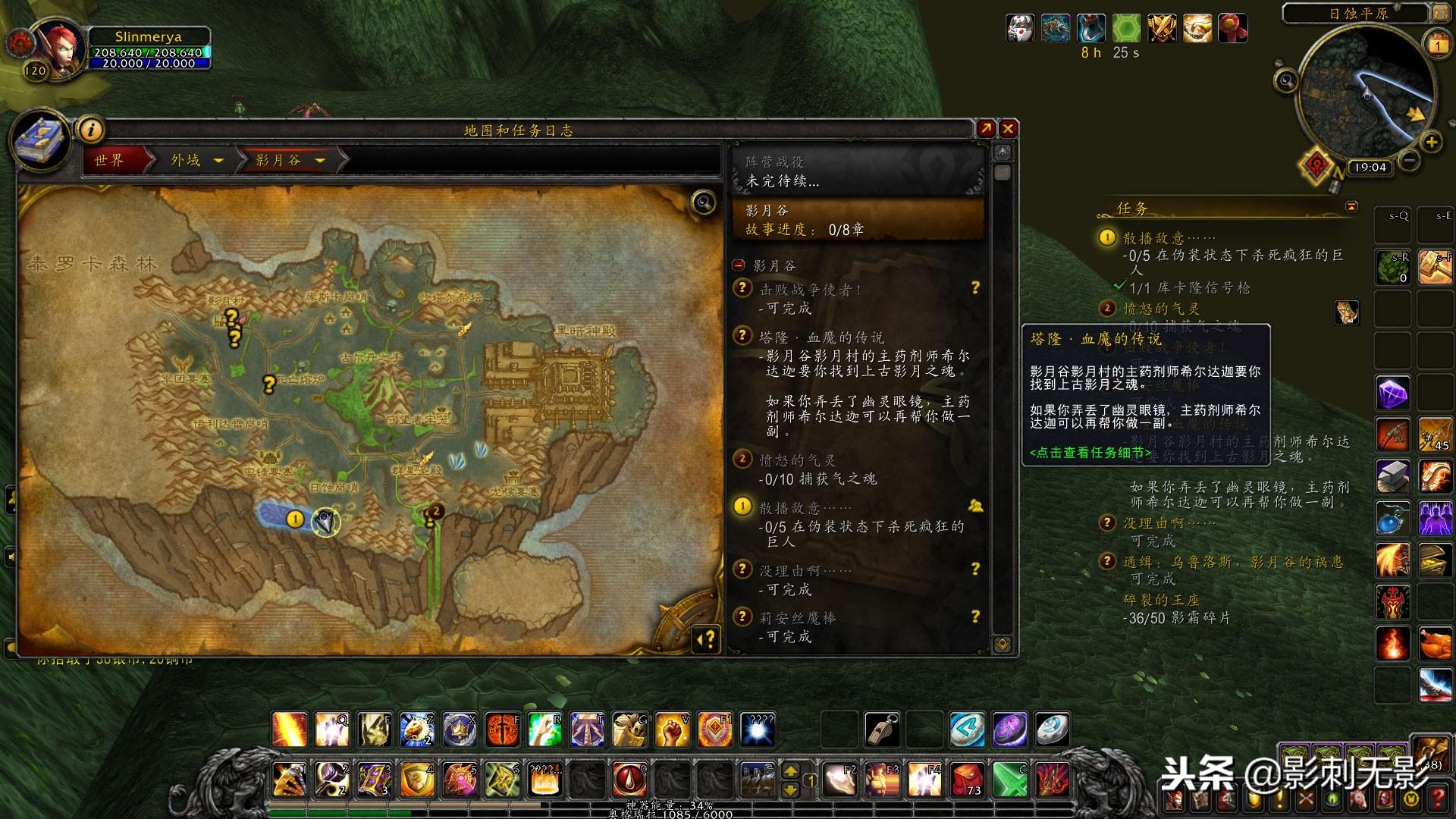Image resolution: width=1456 pixels, height=819 pixels.
Task: Select the 愤怒的气灵 quest entry
Action: pos(797,460)
